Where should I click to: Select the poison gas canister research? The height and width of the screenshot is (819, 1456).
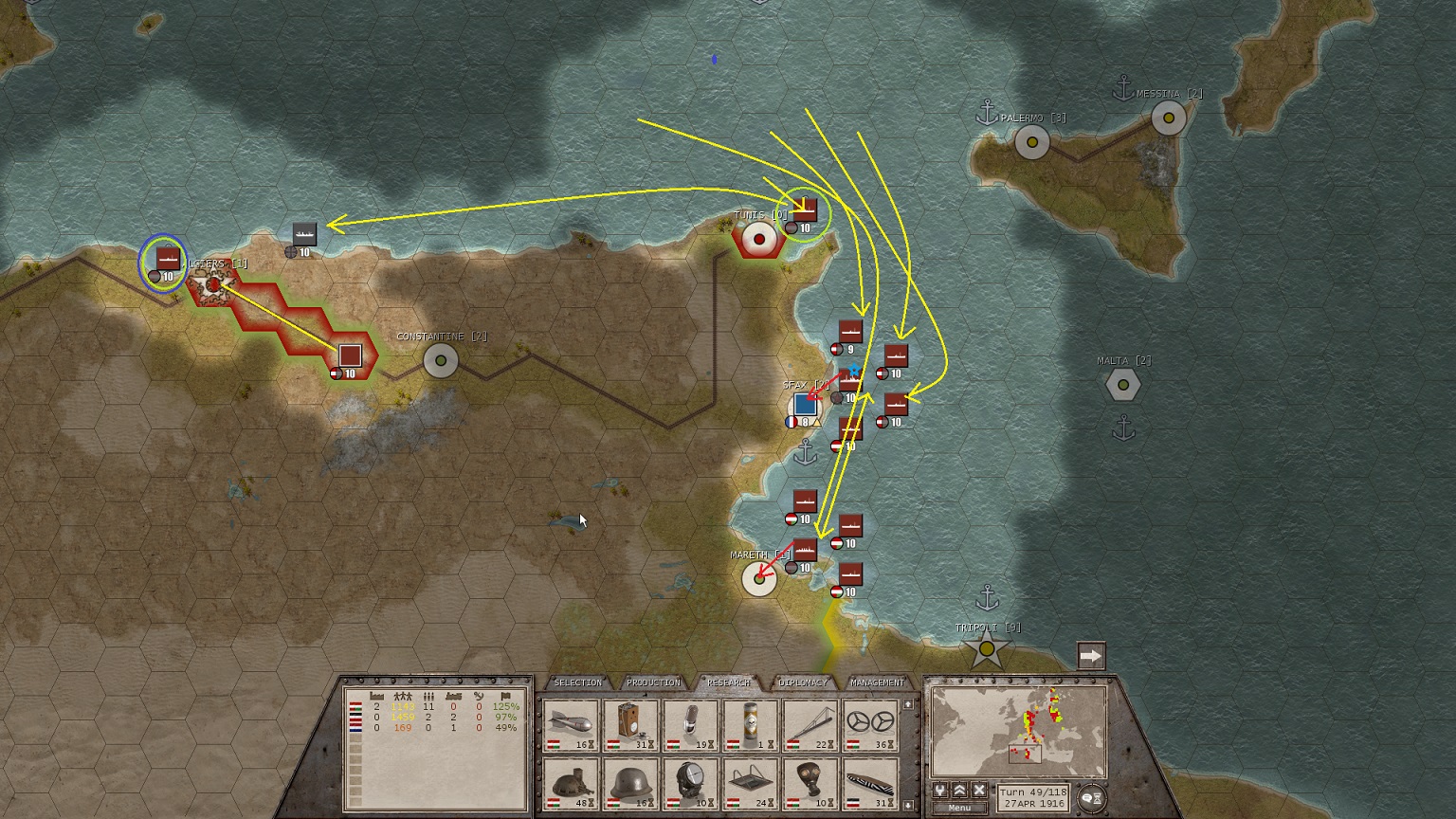point(752,725)
